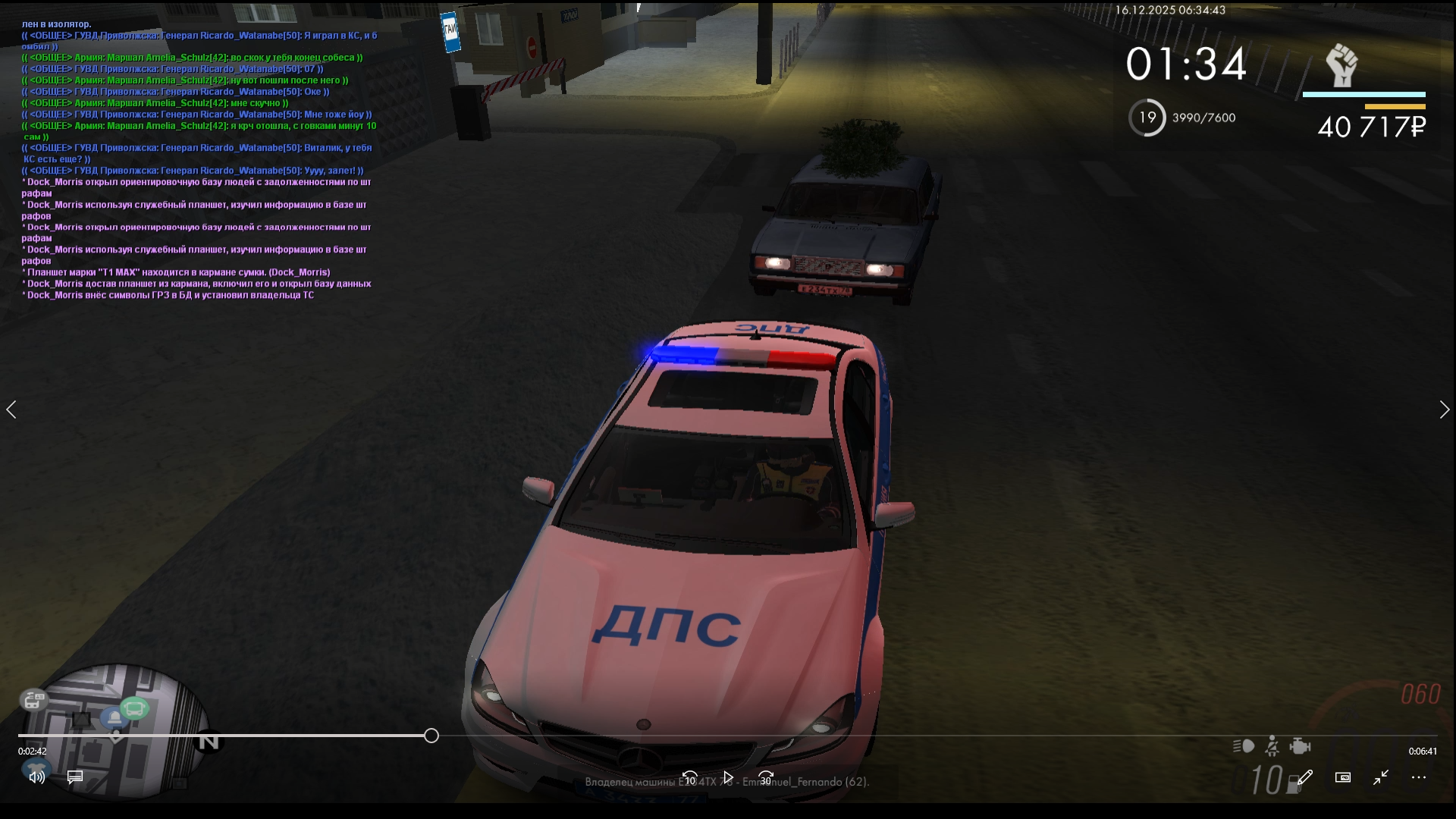The image size is (1456, 819).
Task: Click the chat log text area
Action: click(199, 159)
